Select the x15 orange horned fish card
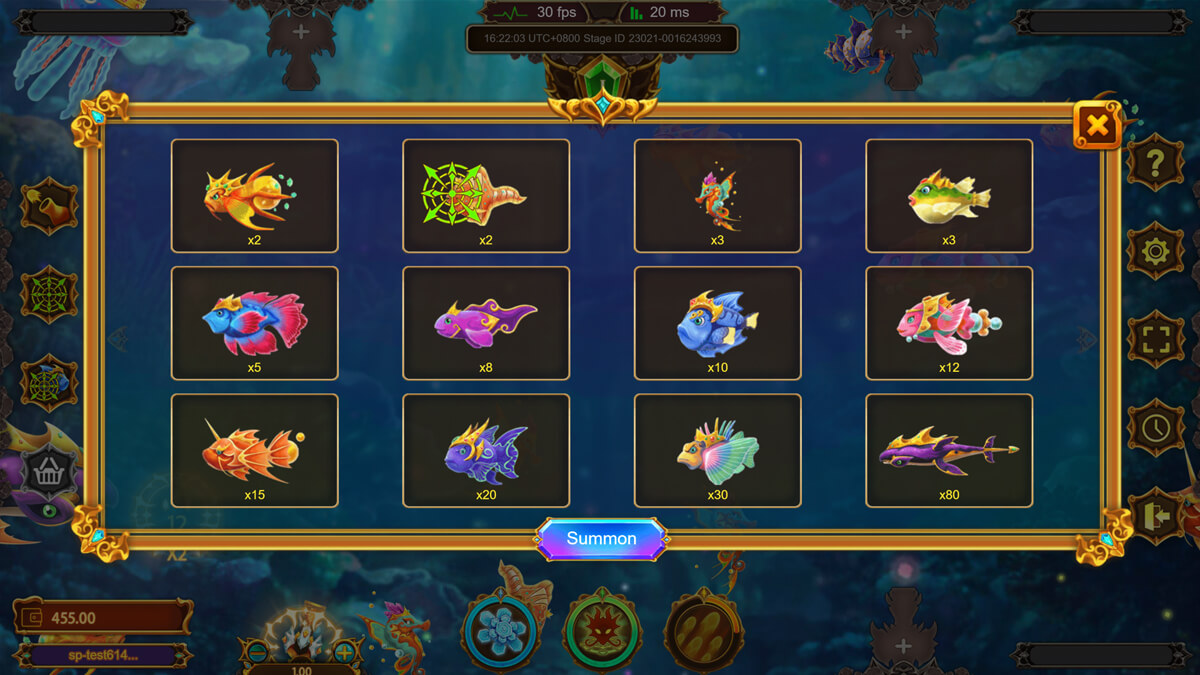Image resolution: width=1200 pixels, height=675 pixels. (255, 450)
